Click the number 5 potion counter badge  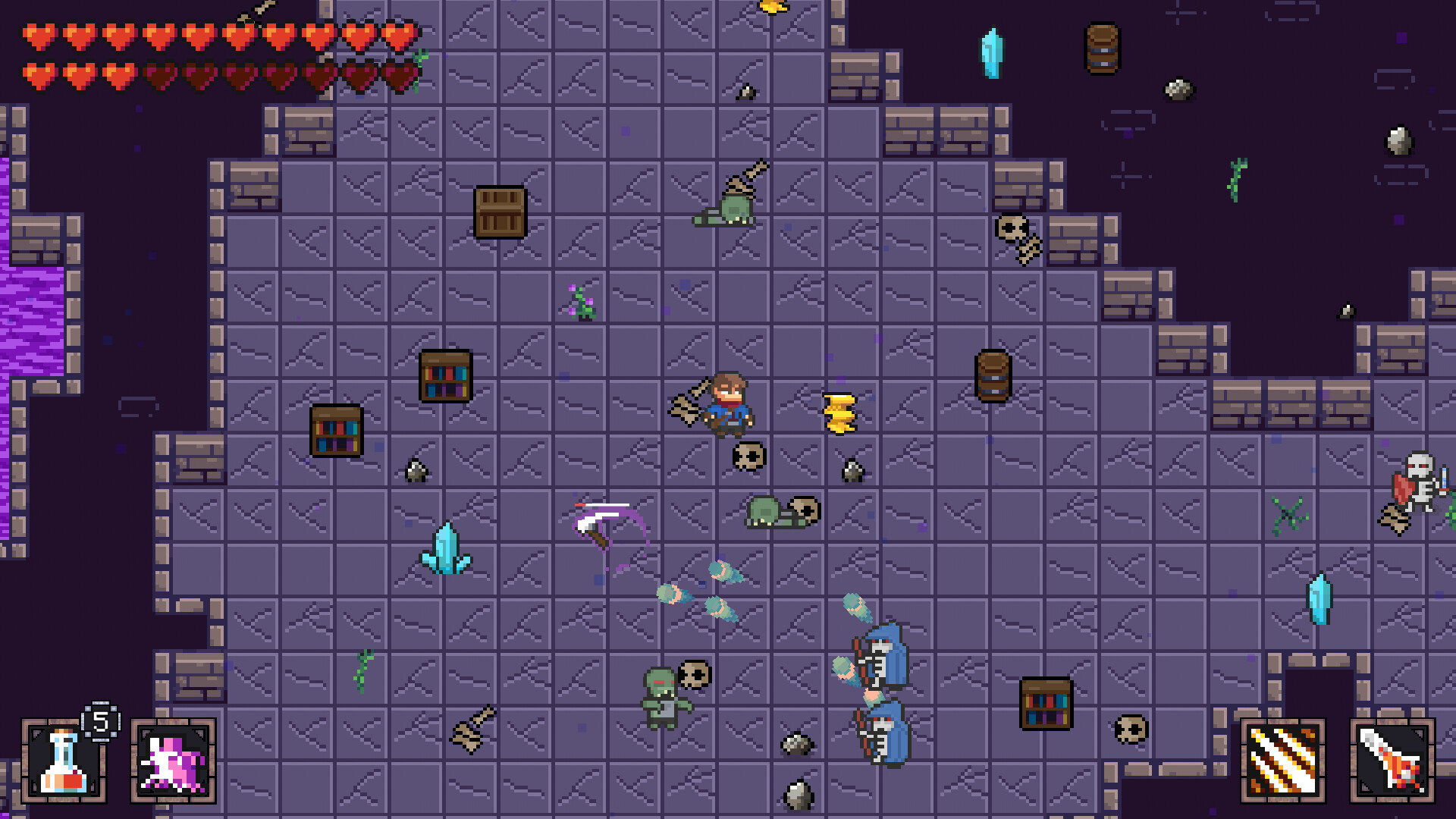[x=99, y=720]
